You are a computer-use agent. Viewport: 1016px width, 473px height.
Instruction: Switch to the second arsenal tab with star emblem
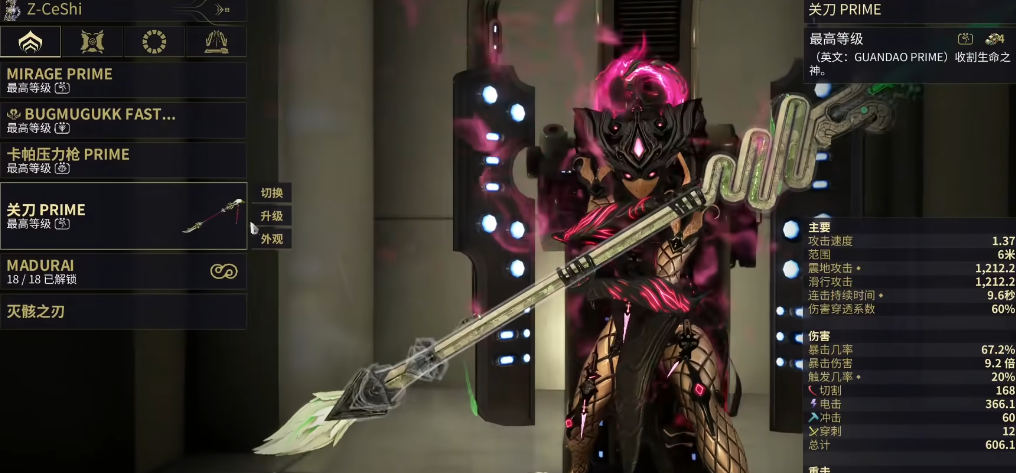click(93, 42)
